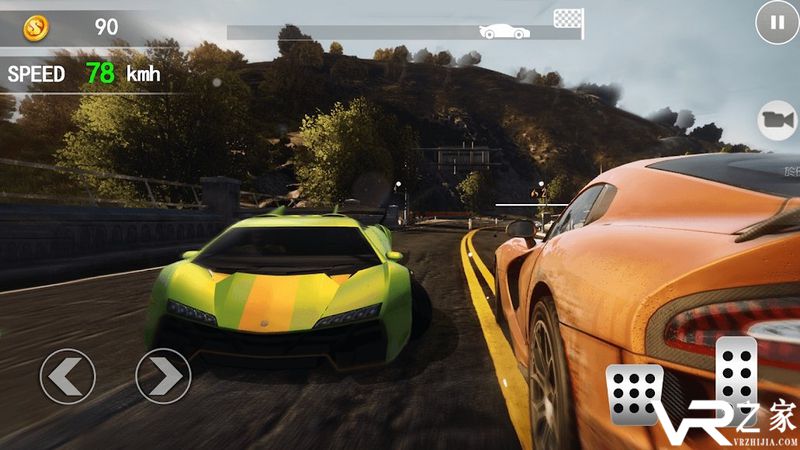Steer left with the left arrow button
The image size is (800, 450).
point(67,376)
